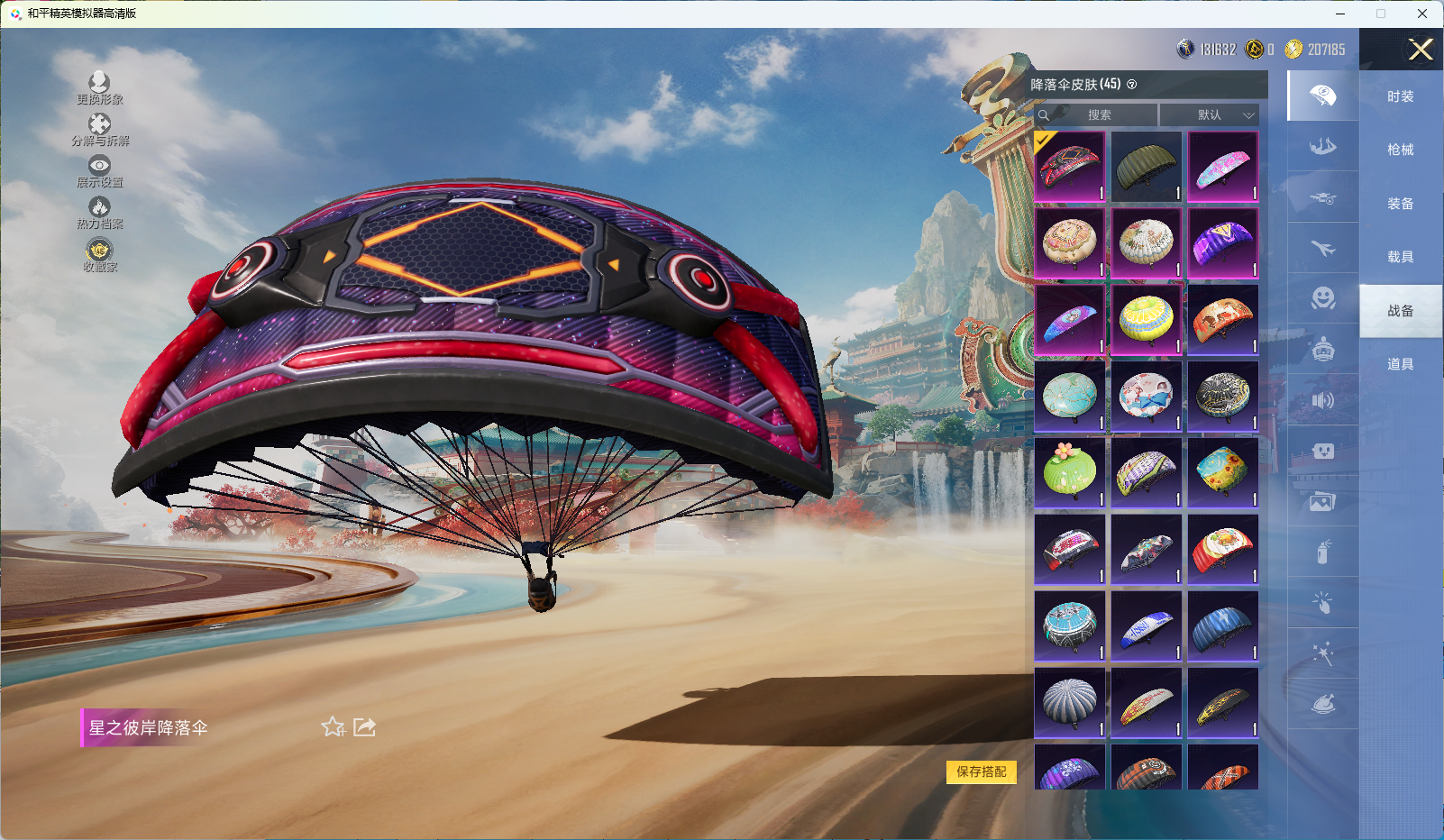The height and width of the screenshot is (840, 1444).
Task: Open the 热力档案 flame icon
Action: pyautogui.click(x=99, y=213)
